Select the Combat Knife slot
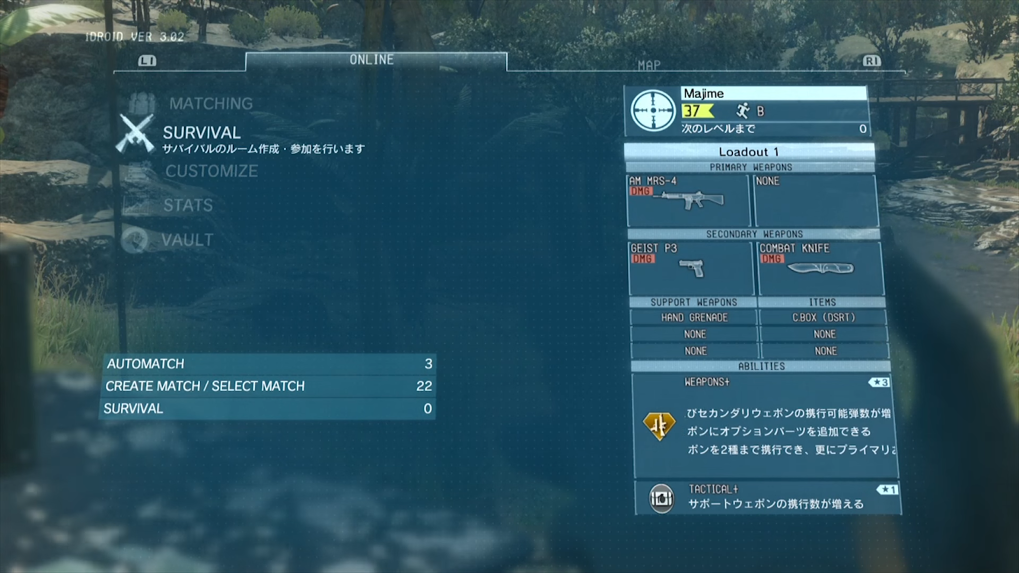1019x573 pixels. [x=819, y=268]
